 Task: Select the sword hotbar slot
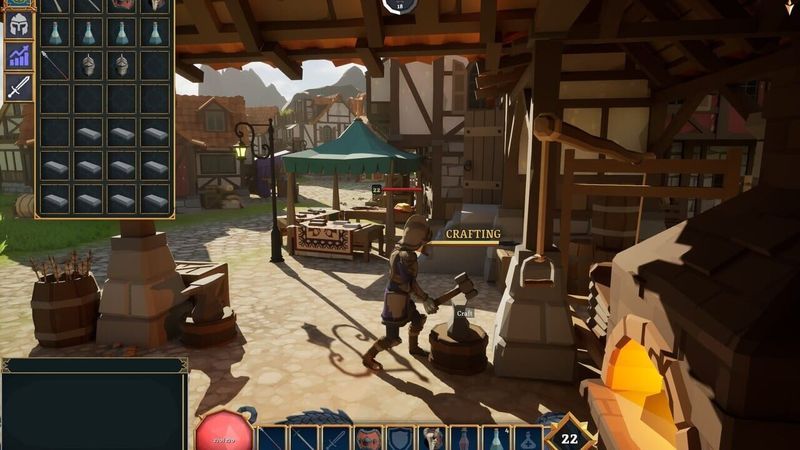335,438
